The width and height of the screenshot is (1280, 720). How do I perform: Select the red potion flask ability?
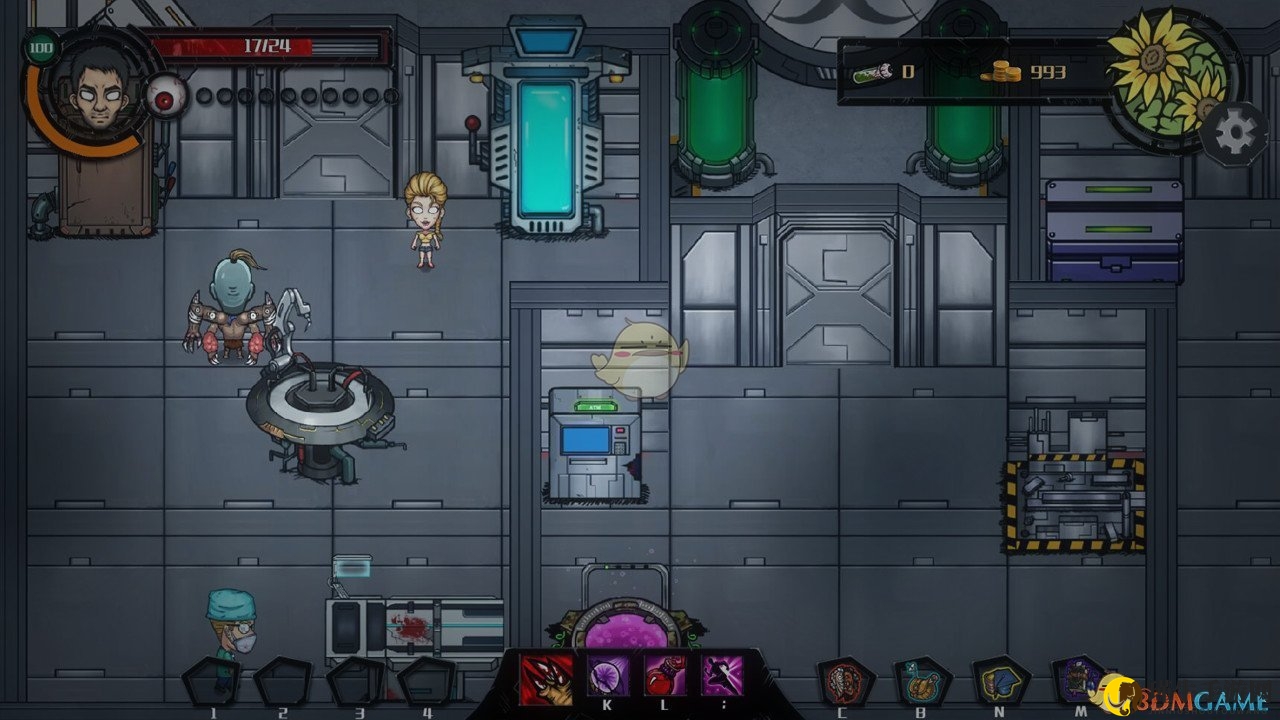pyautogui.click(x=664, y=678)
